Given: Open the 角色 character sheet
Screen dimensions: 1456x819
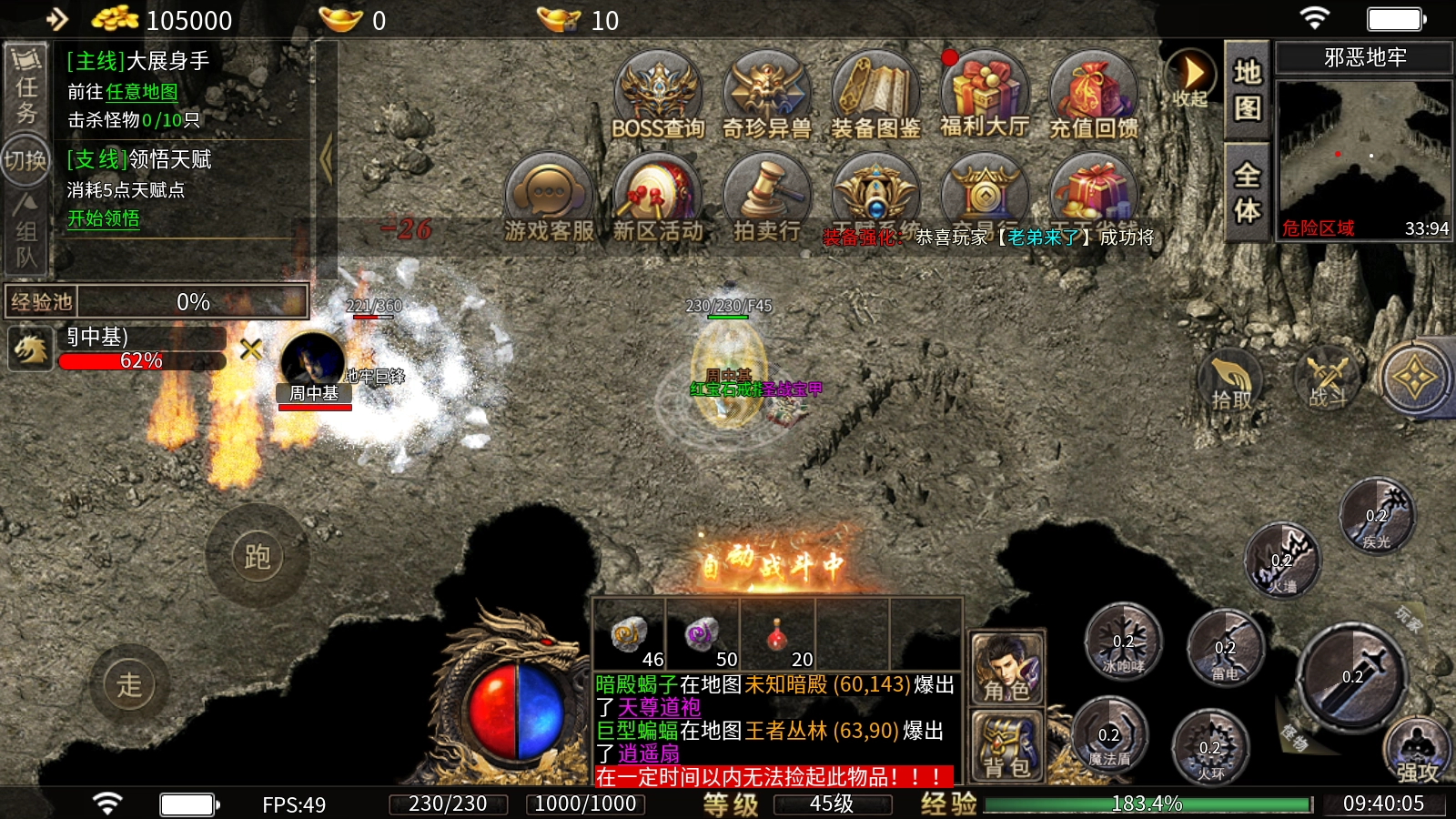Looking at the screenshot, I should (x=1006, y=669).
